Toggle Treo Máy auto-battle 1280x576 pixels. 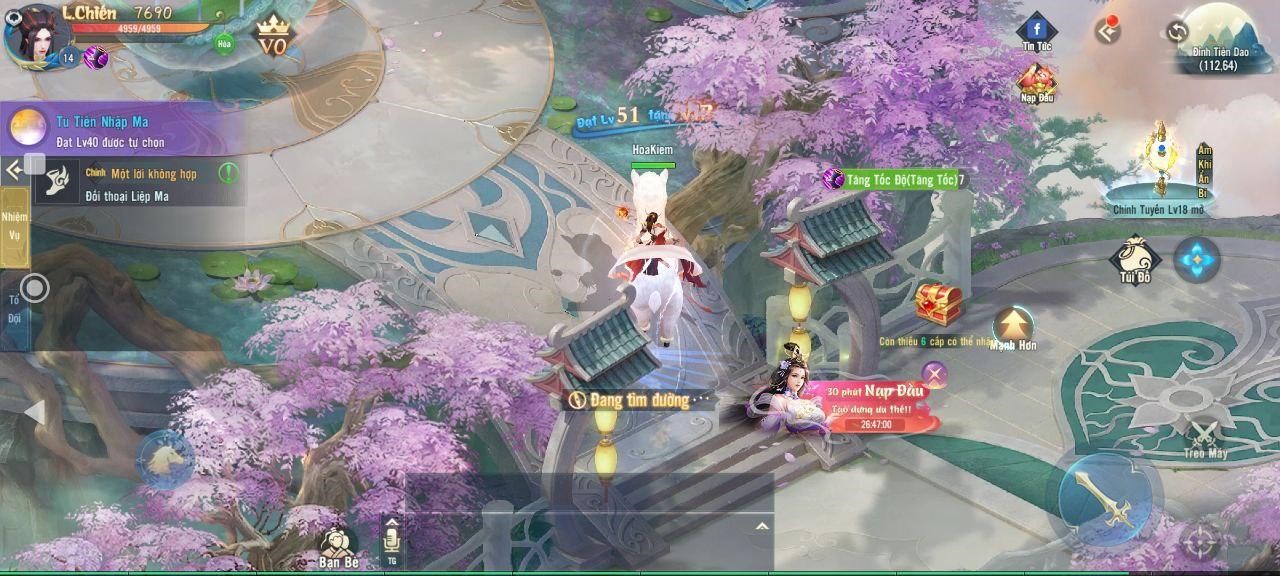pyautogui.click(x=1205, y=437)
